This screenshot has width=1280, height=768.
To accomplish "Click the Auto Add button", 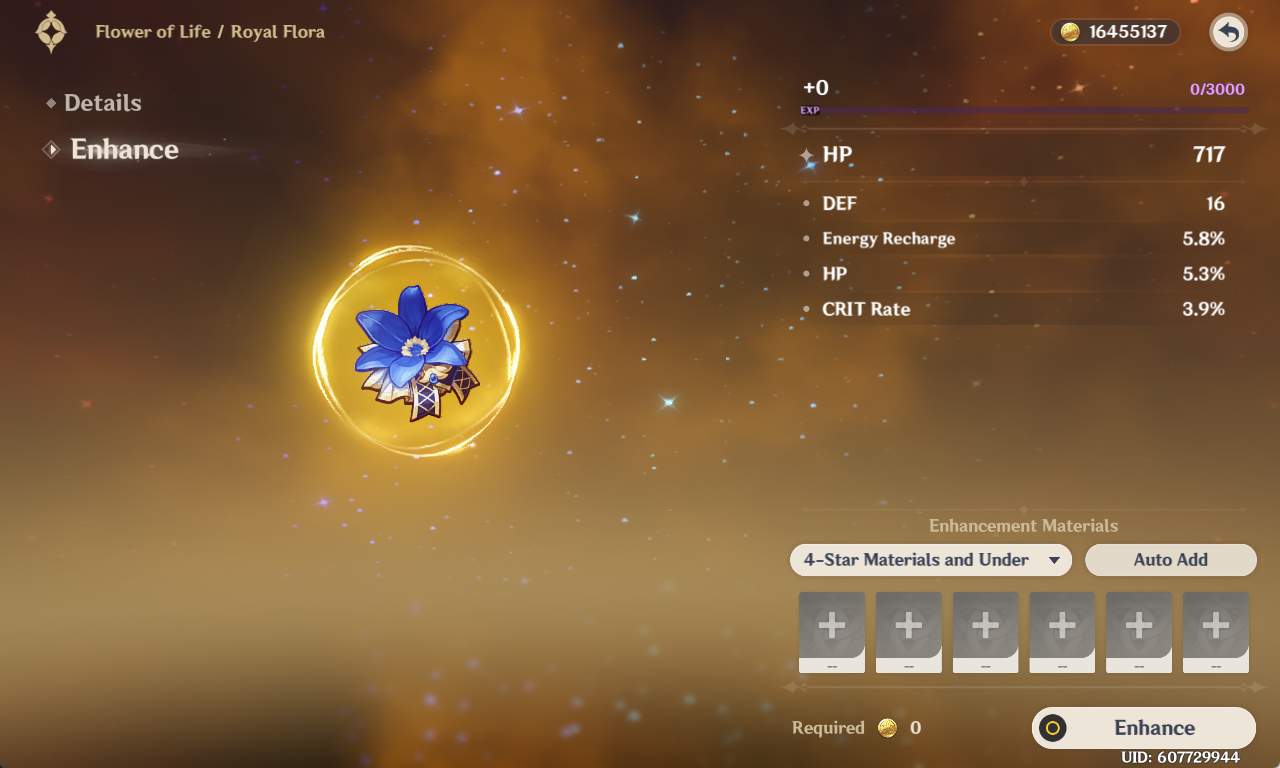I will tap(1170, 560).
